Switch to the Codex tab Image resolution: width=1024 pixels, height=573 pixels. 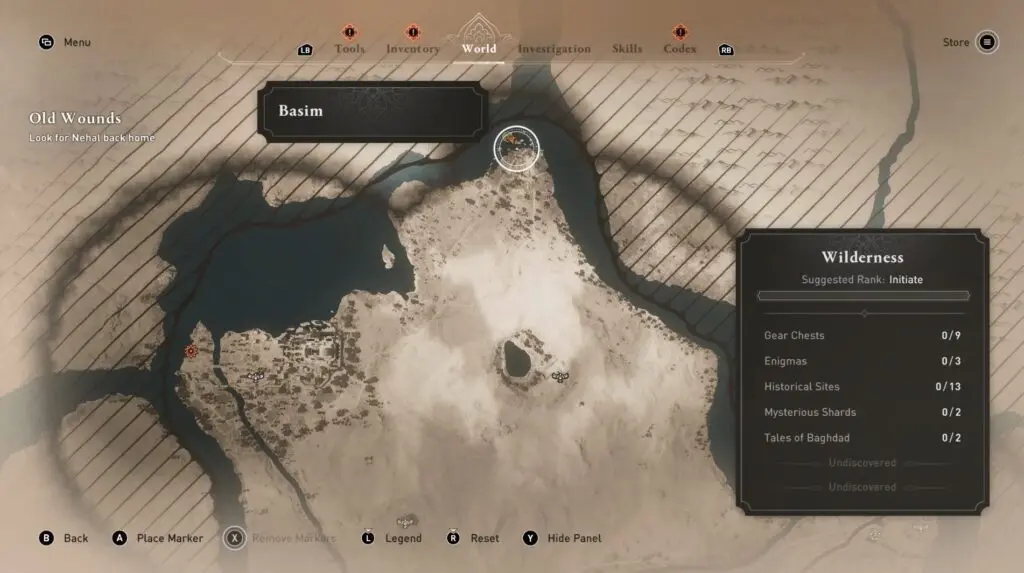pyautogui.click(x=680, y=49)
